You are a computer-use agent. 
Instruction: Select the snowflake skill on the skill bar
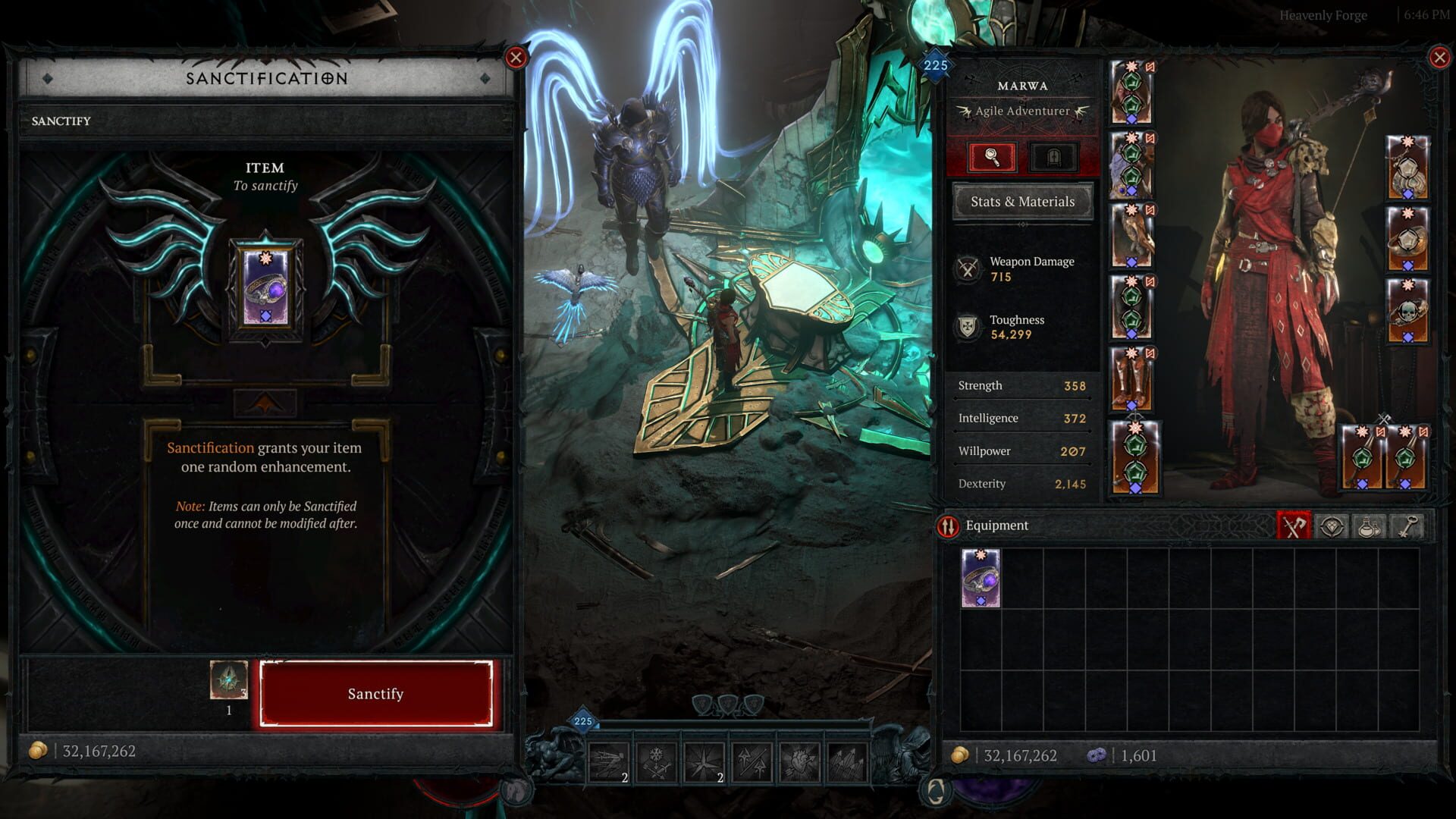656,762
